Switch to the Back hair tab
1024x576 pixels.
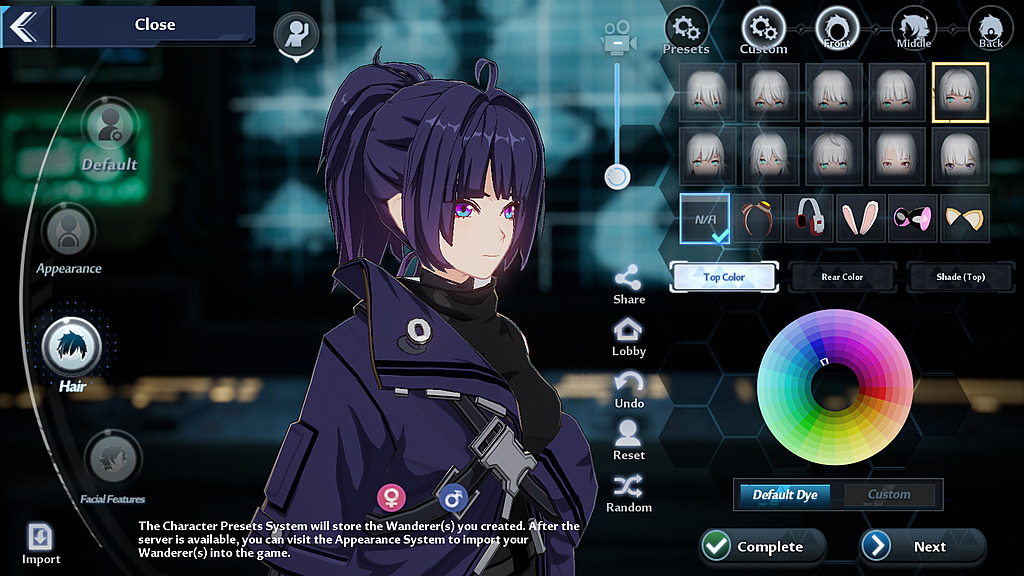[990, 28]
